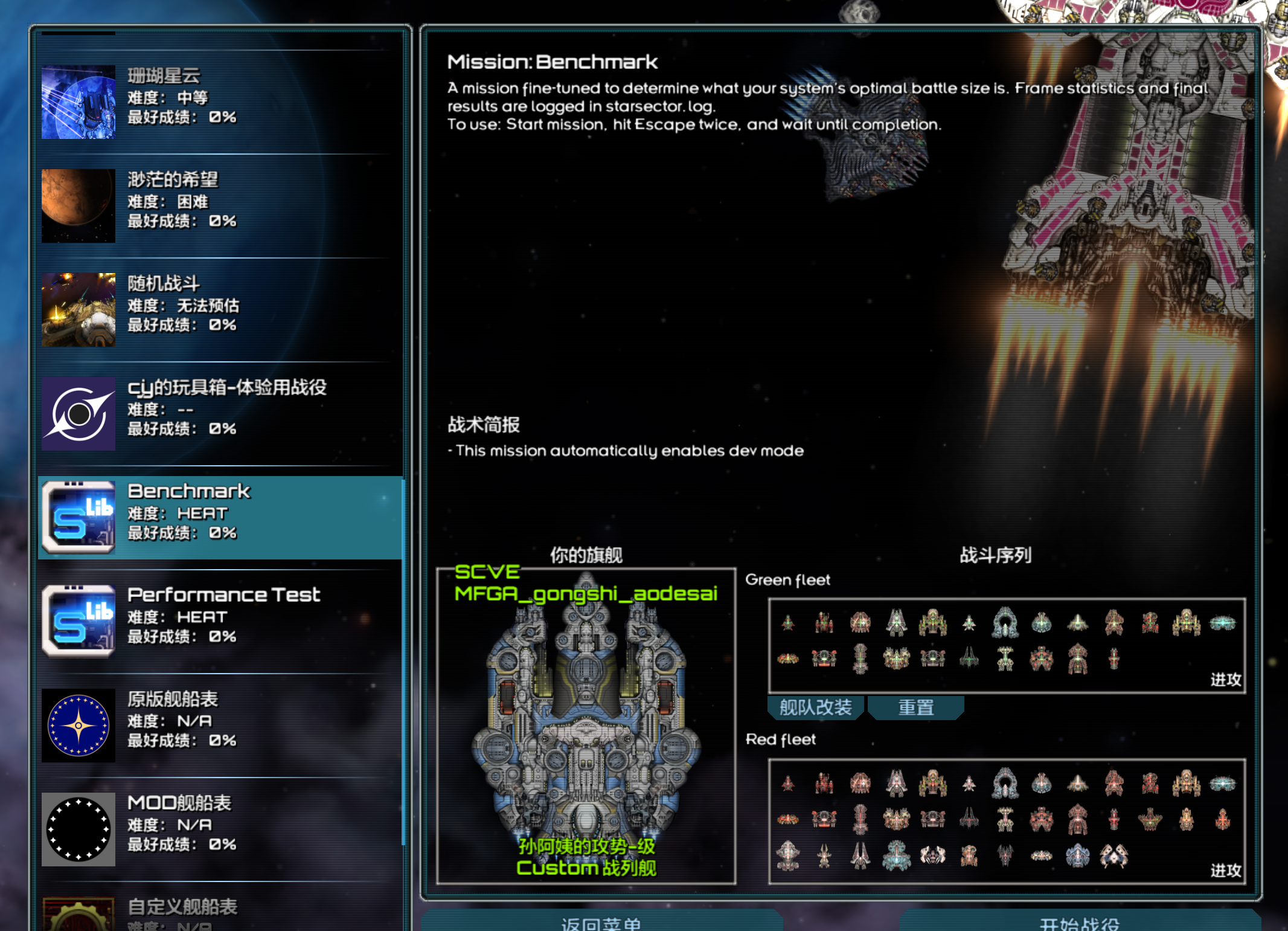Click the Green fleet ship roster panel
Screen dimensions: 1288x931
[x=1006, y=645]
